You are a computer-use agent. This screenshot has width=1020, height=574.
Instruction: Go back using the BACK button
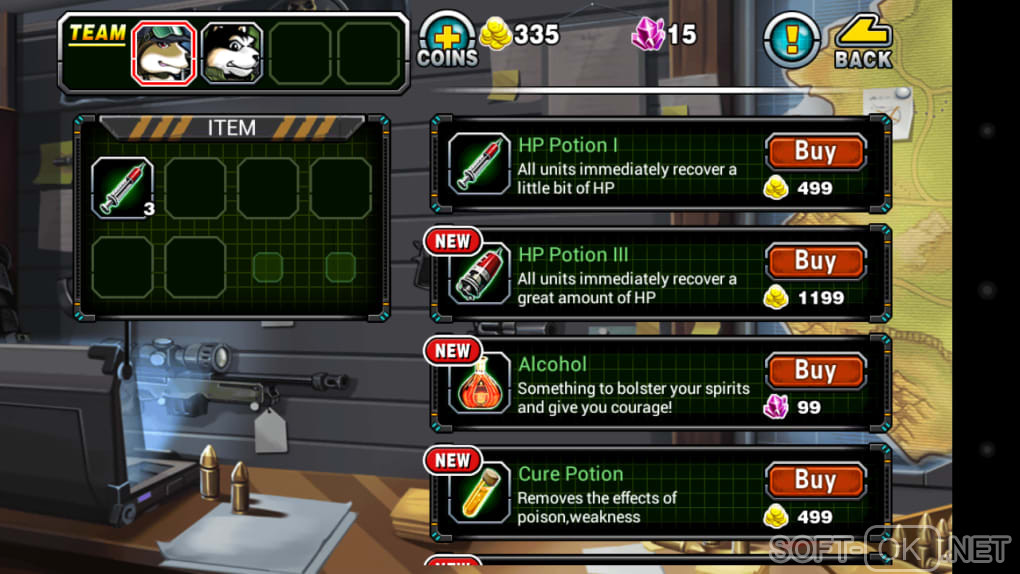(x=863, y=43)
